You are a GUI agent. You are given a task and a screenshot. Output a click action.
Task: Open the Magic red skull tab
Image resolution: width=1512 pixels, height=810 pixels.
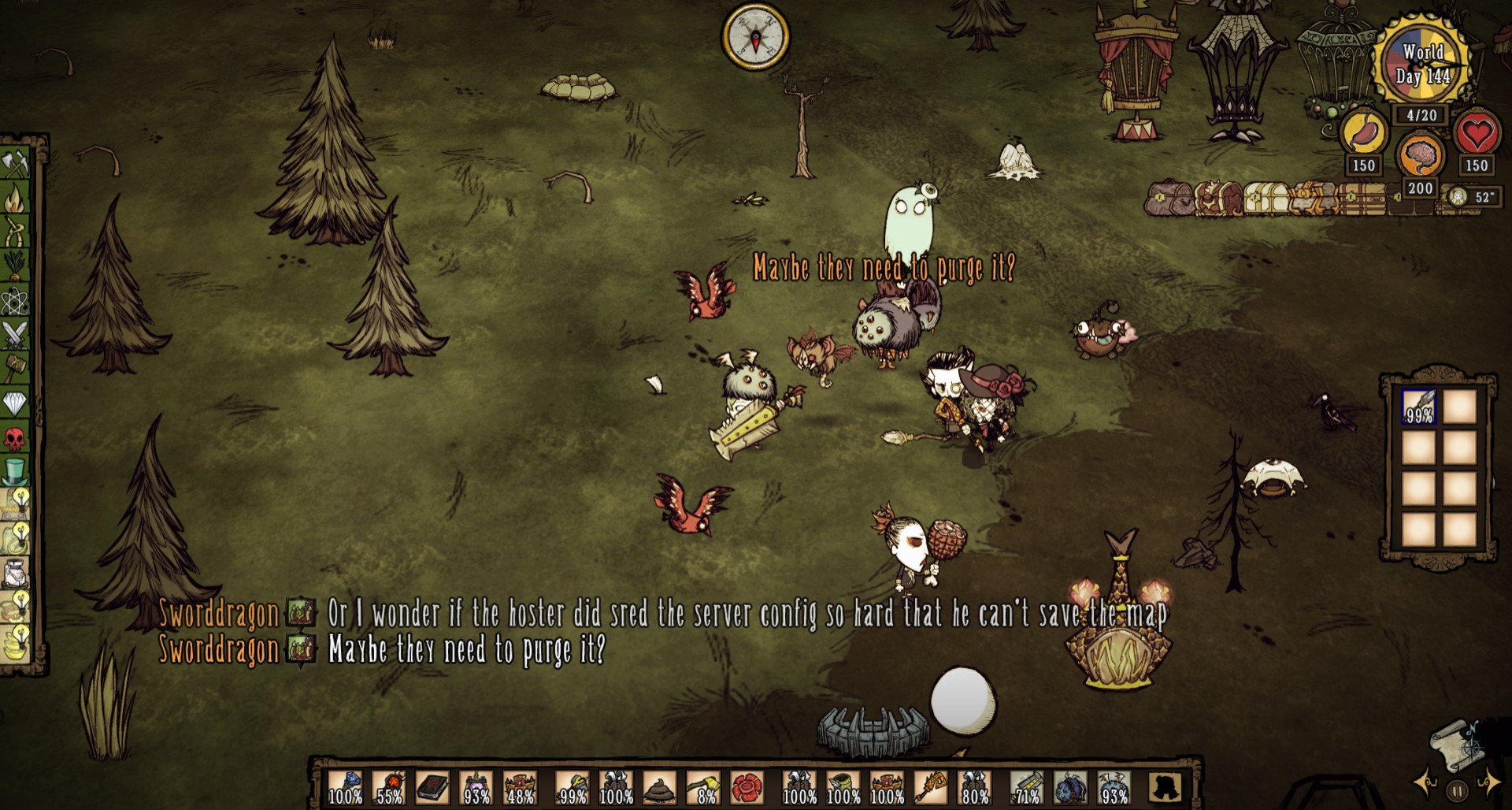(x=16, y=438)
